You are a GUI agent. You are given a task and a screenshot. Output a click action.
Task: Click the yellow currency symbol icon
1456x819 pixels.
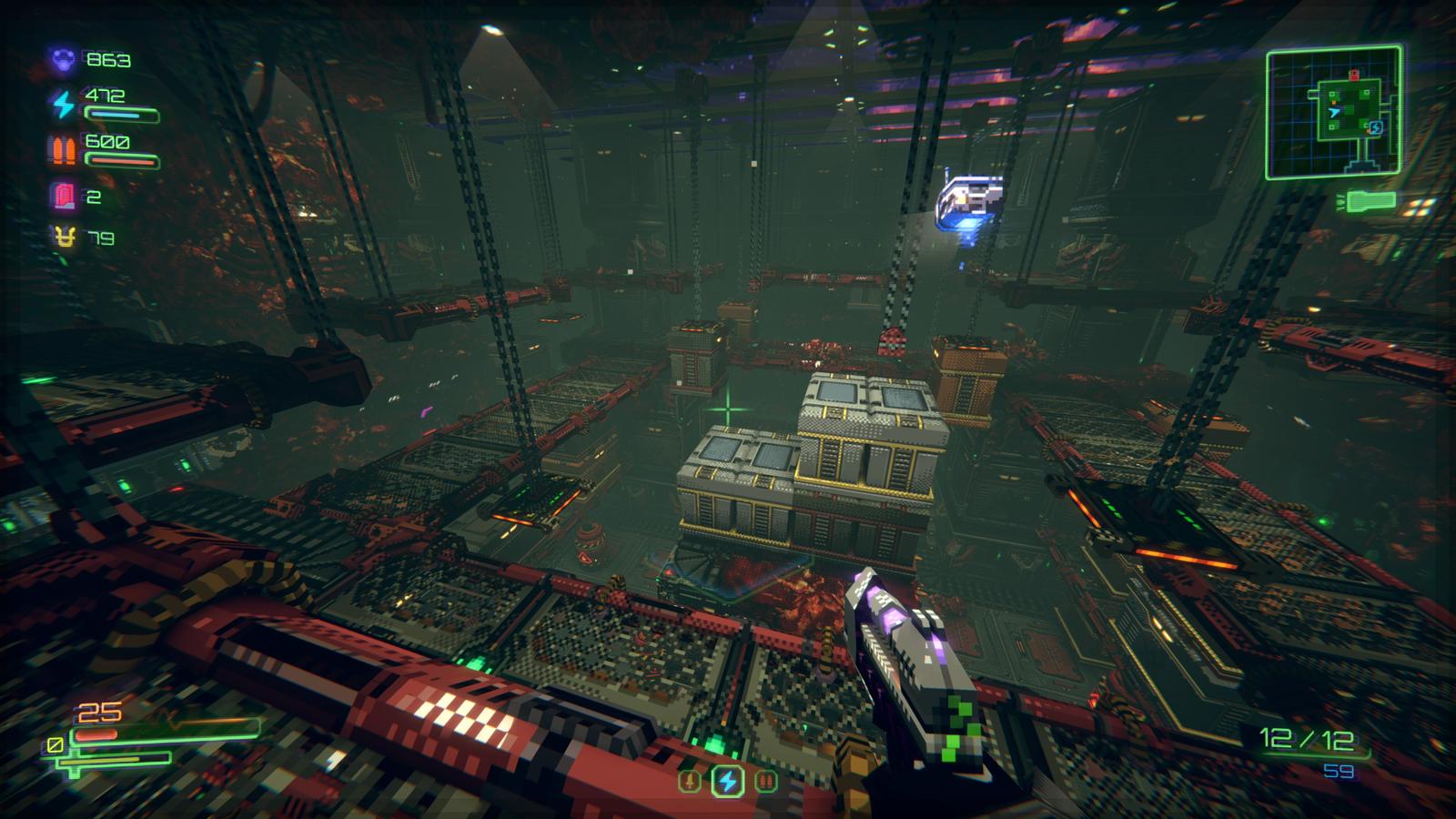(62, 238)
